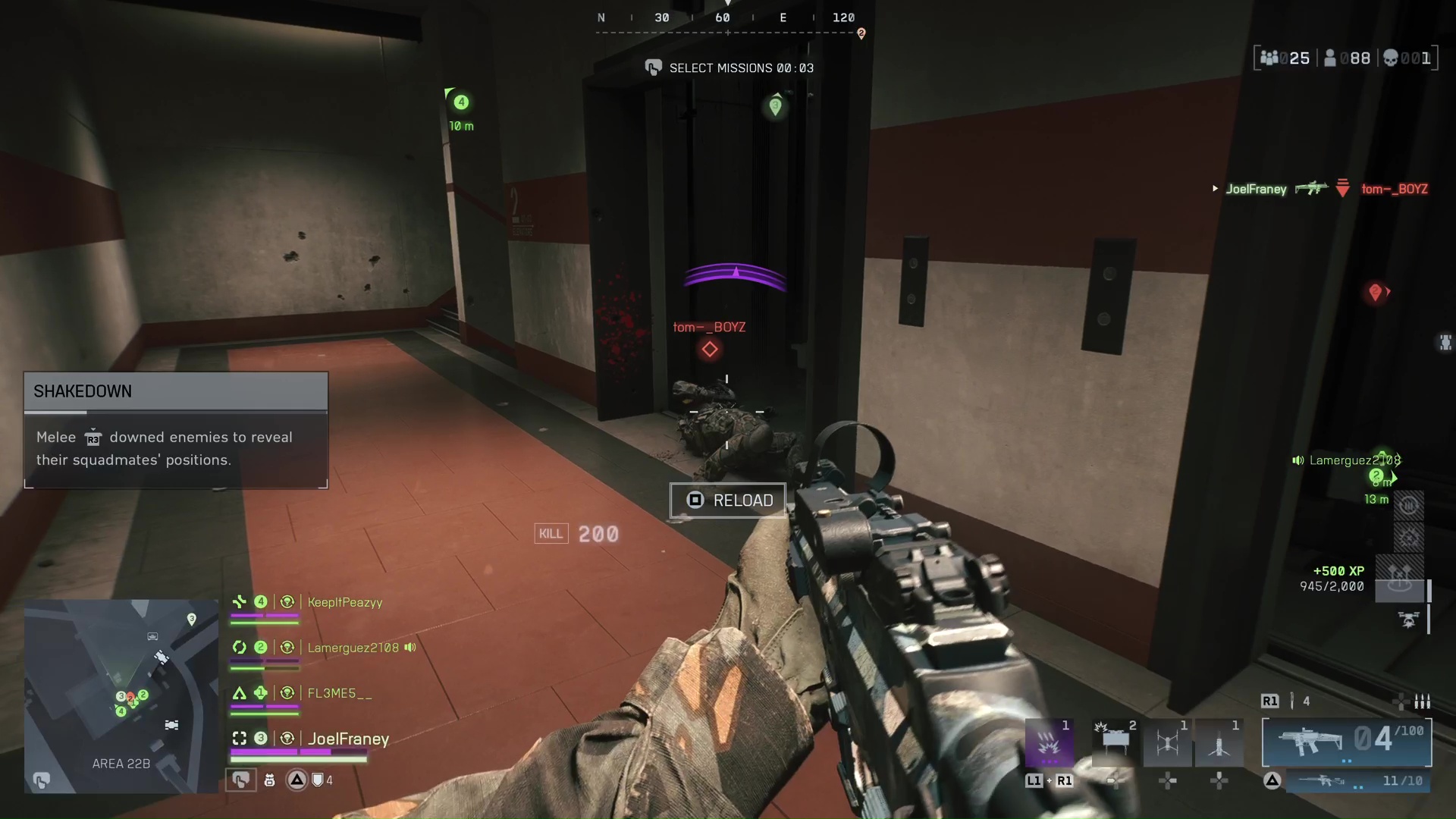Screen dimensions: 1456x819
Task: Click the armor shield icon showing 4 plates
Action: coord(317,780)
